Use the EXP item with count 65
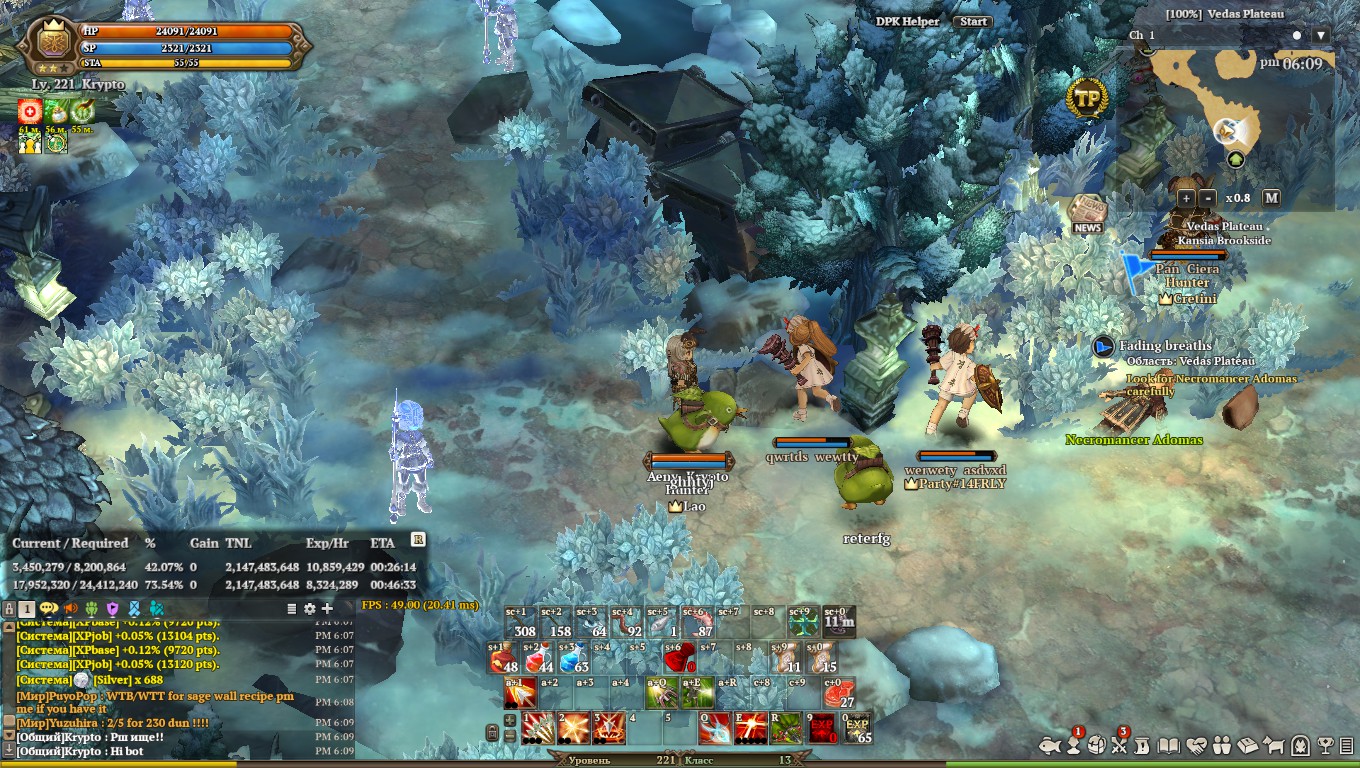Viewport: 1360px width, 768px height. click(857, 728)
